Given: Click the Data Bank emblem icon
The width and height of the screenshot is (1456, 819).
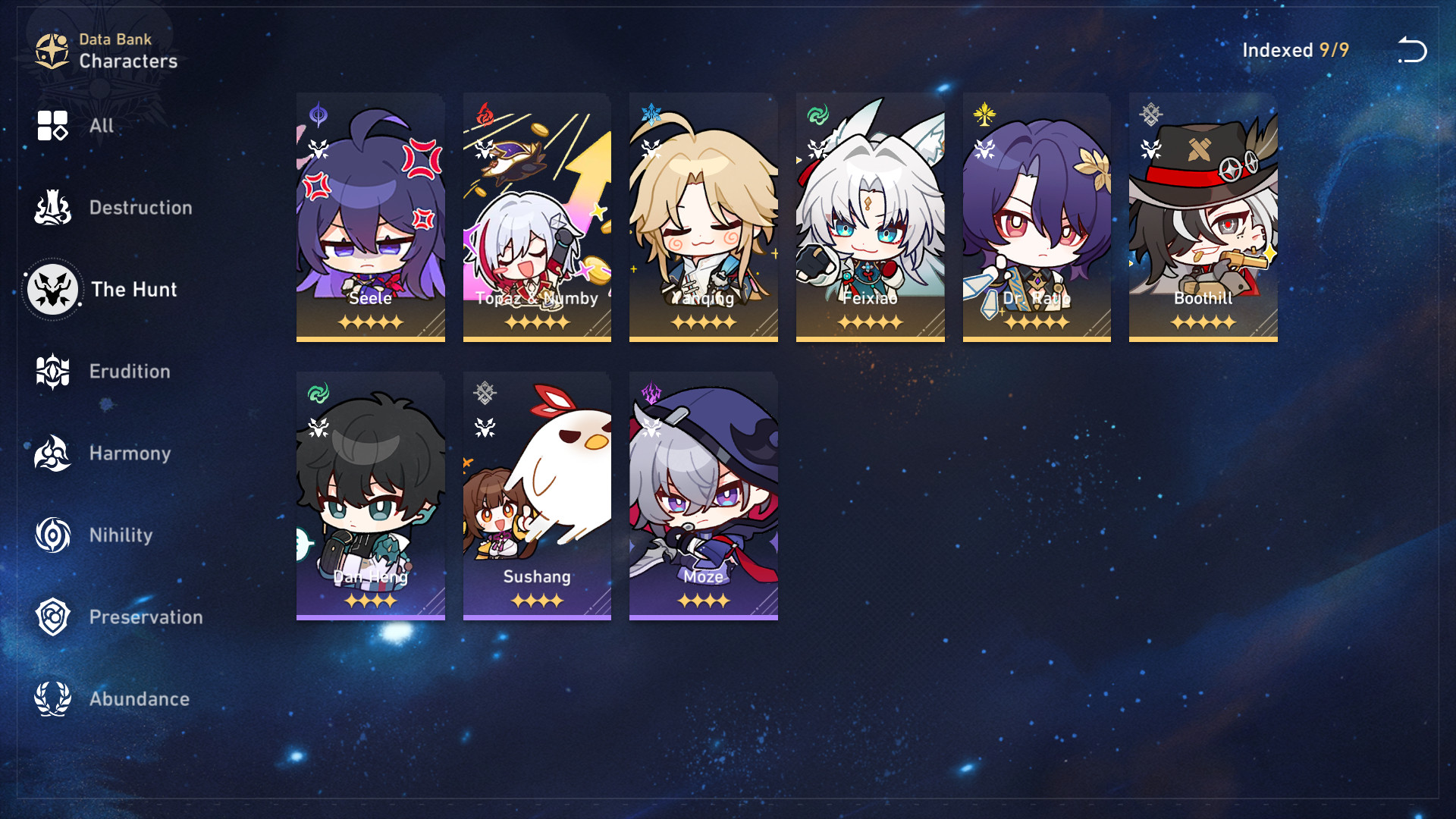Looking at the screenshot, I should click(50, 49).
